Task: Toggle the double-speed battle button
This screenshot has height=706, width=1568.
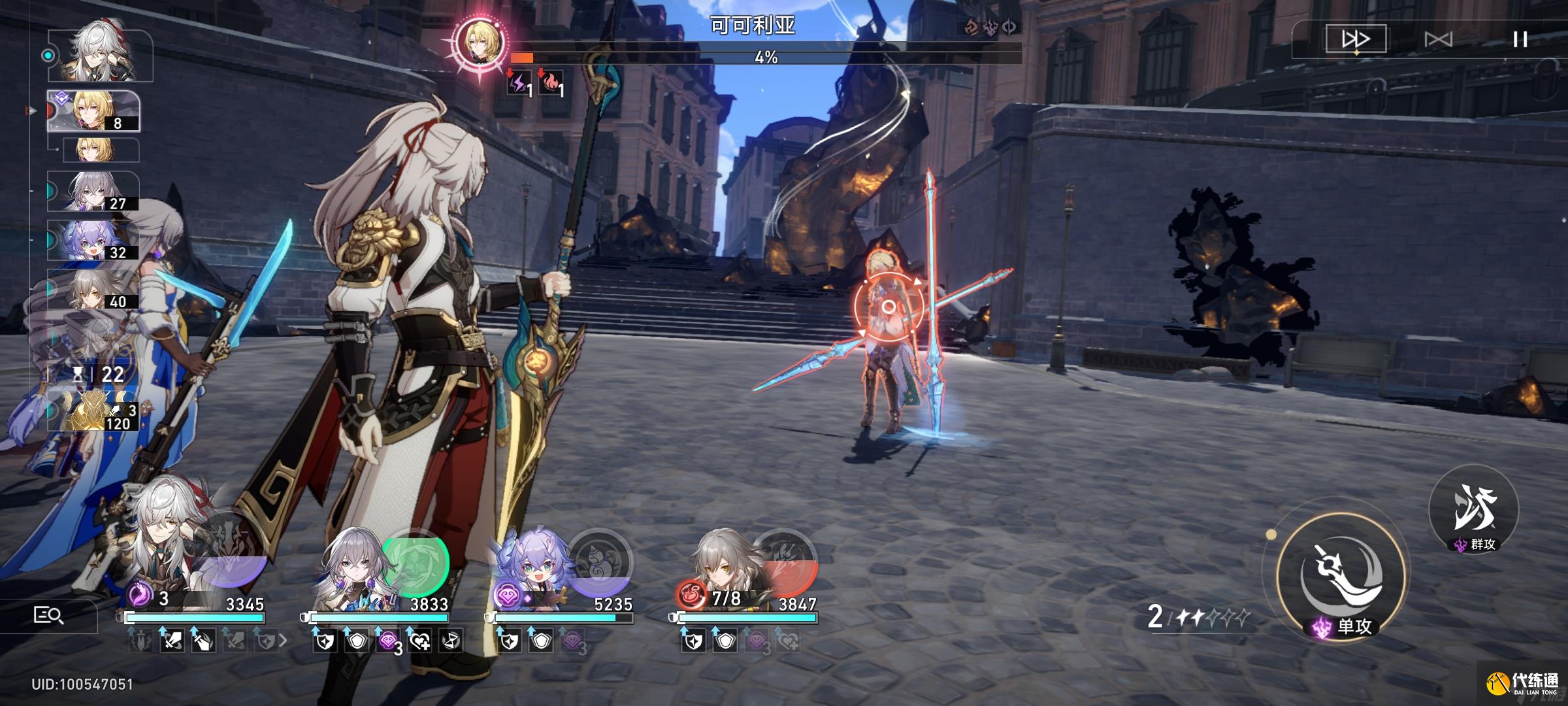Action: tap(1355, 39)
